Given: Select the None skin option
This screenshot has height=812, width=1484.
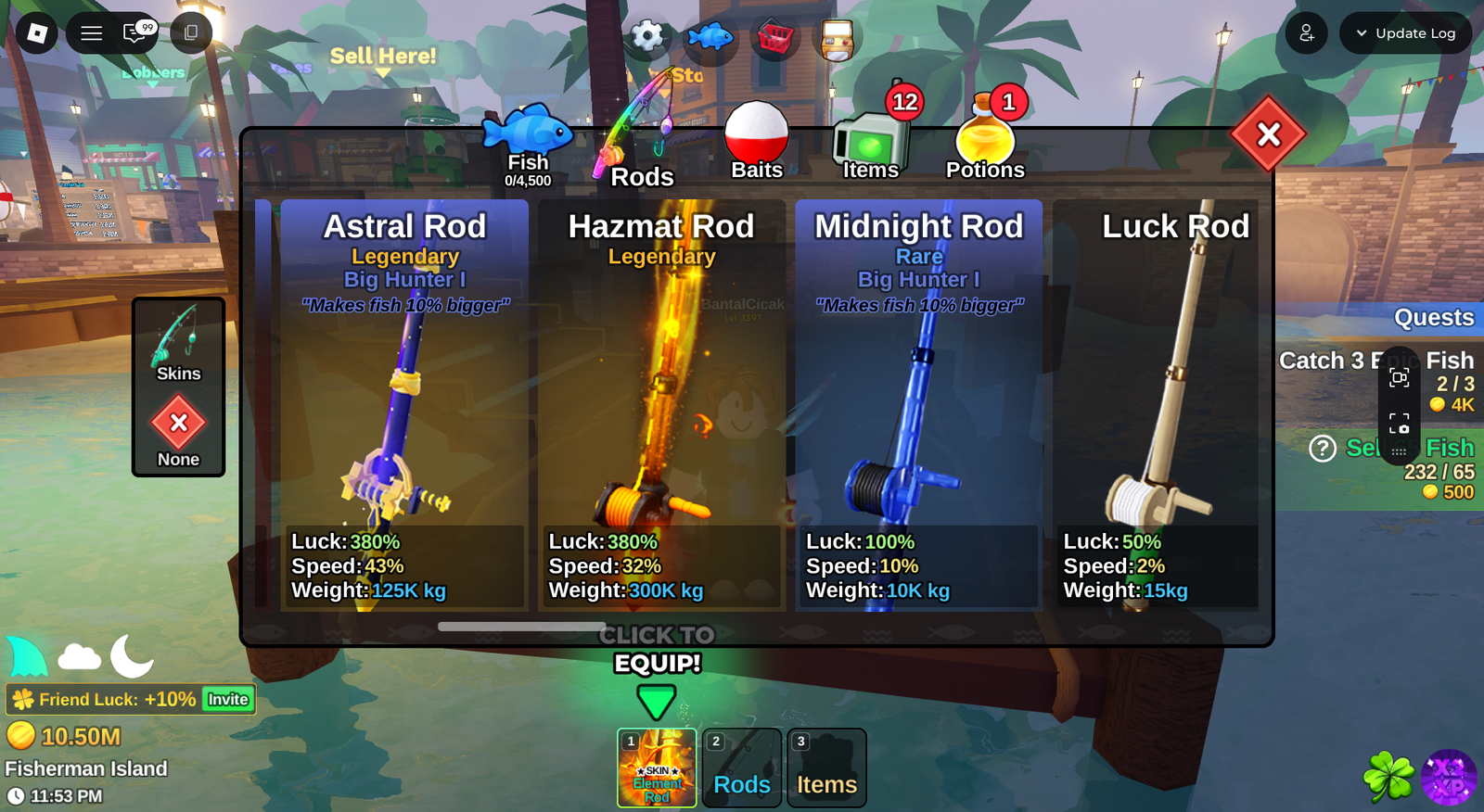Looking at the screenshot, I should (x=178, y=431).
